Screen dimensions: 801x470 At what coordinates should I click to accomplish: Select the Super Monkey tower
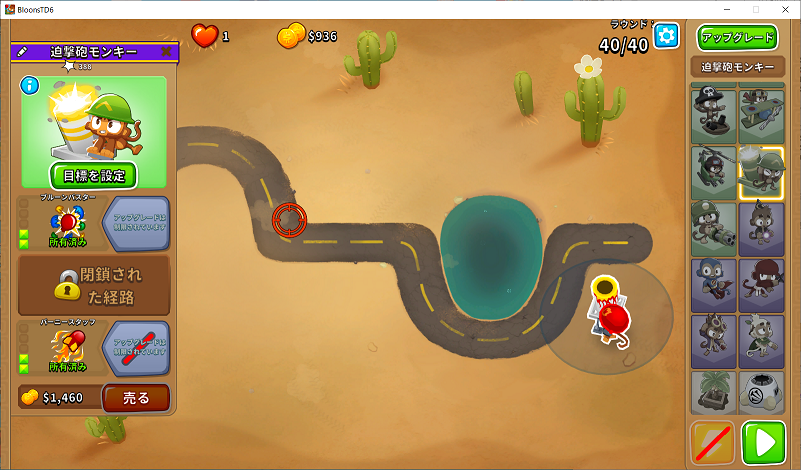pyautogui.click(x=714, y=284)
